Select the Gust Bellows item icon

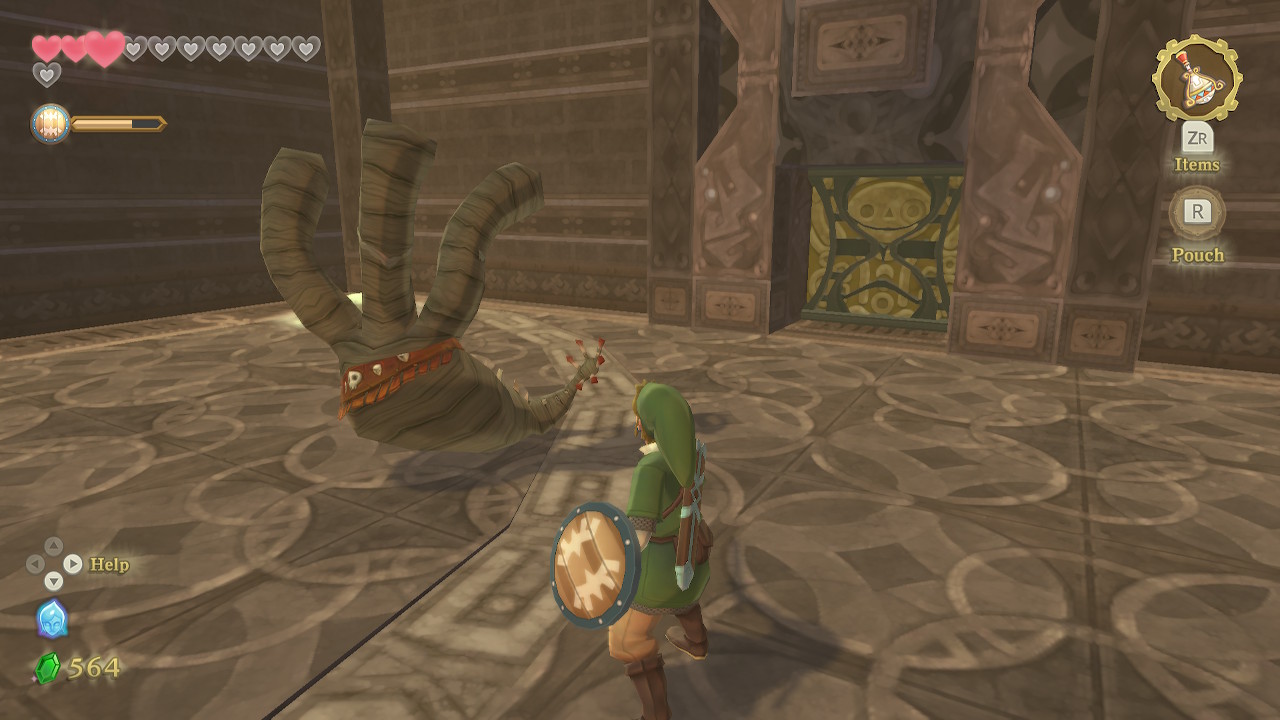point(1197,79)
